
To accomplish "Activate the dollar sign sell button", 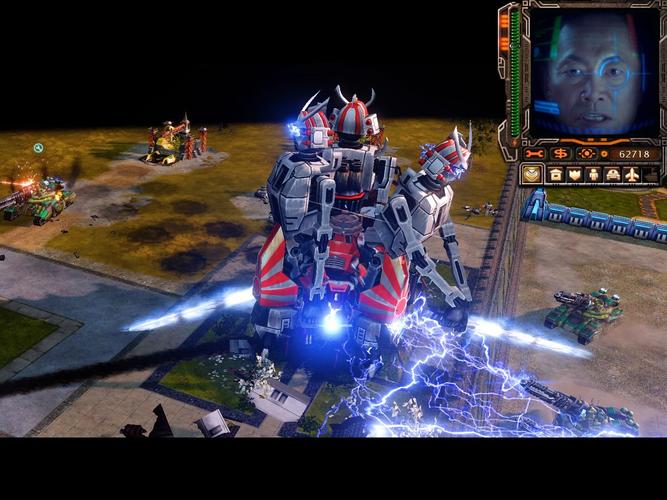I will [x=561, y=153].
